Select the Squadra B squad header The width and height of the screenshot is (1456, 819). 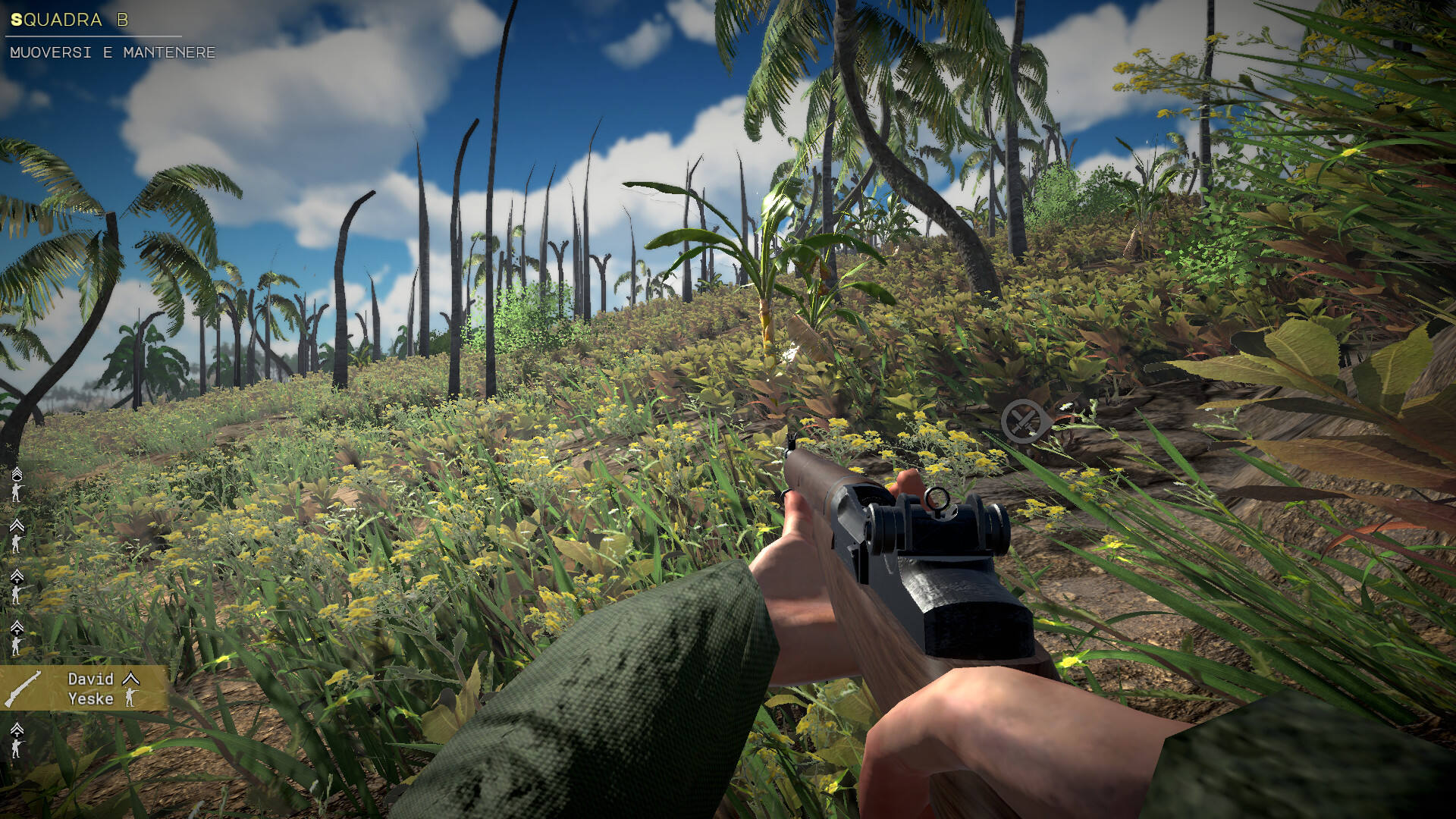tap(70, 20)
